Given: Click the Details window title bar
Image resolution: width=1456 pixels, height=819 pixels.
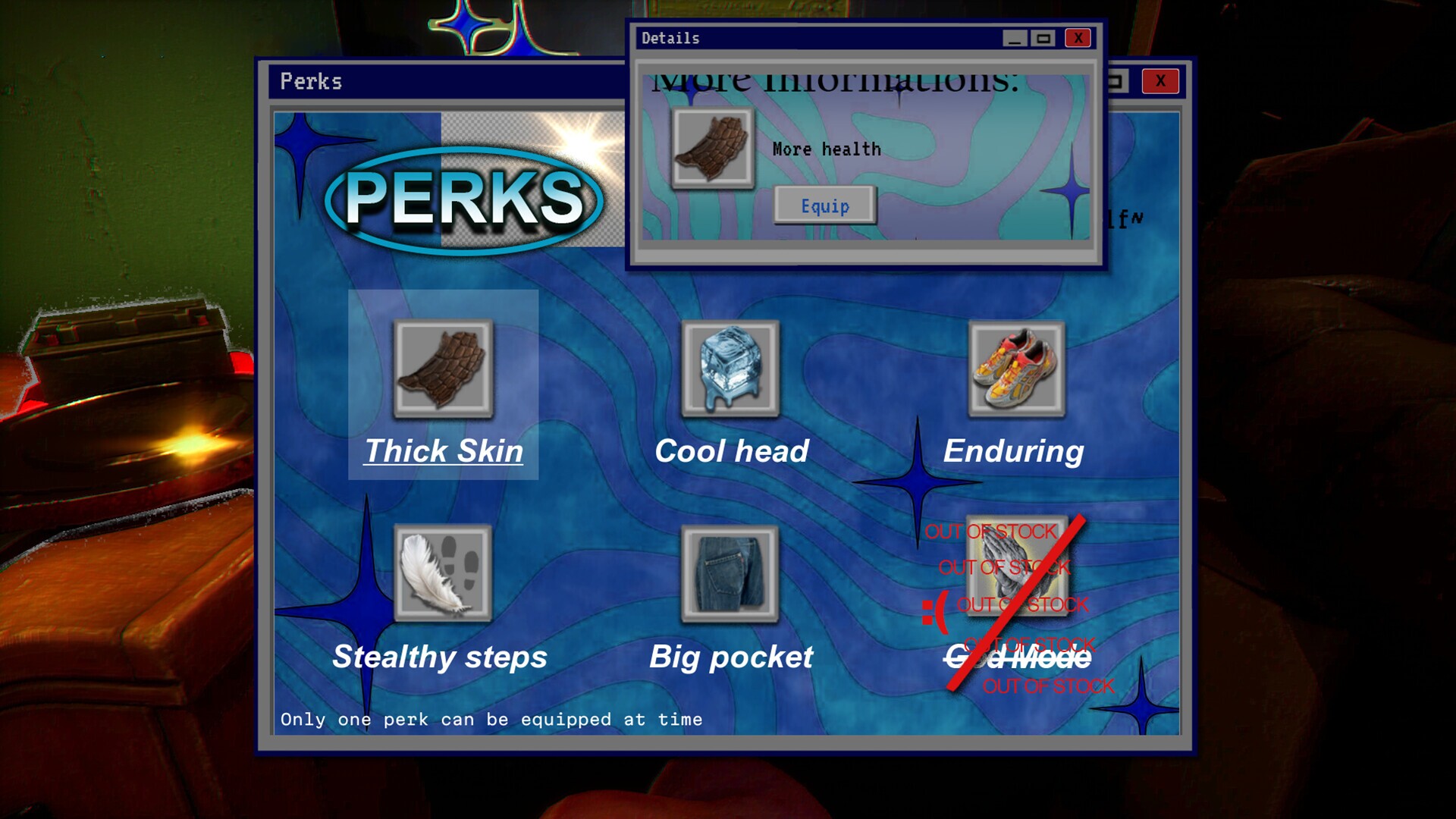Looking at the screenshot, I should [x=796, y=37].
